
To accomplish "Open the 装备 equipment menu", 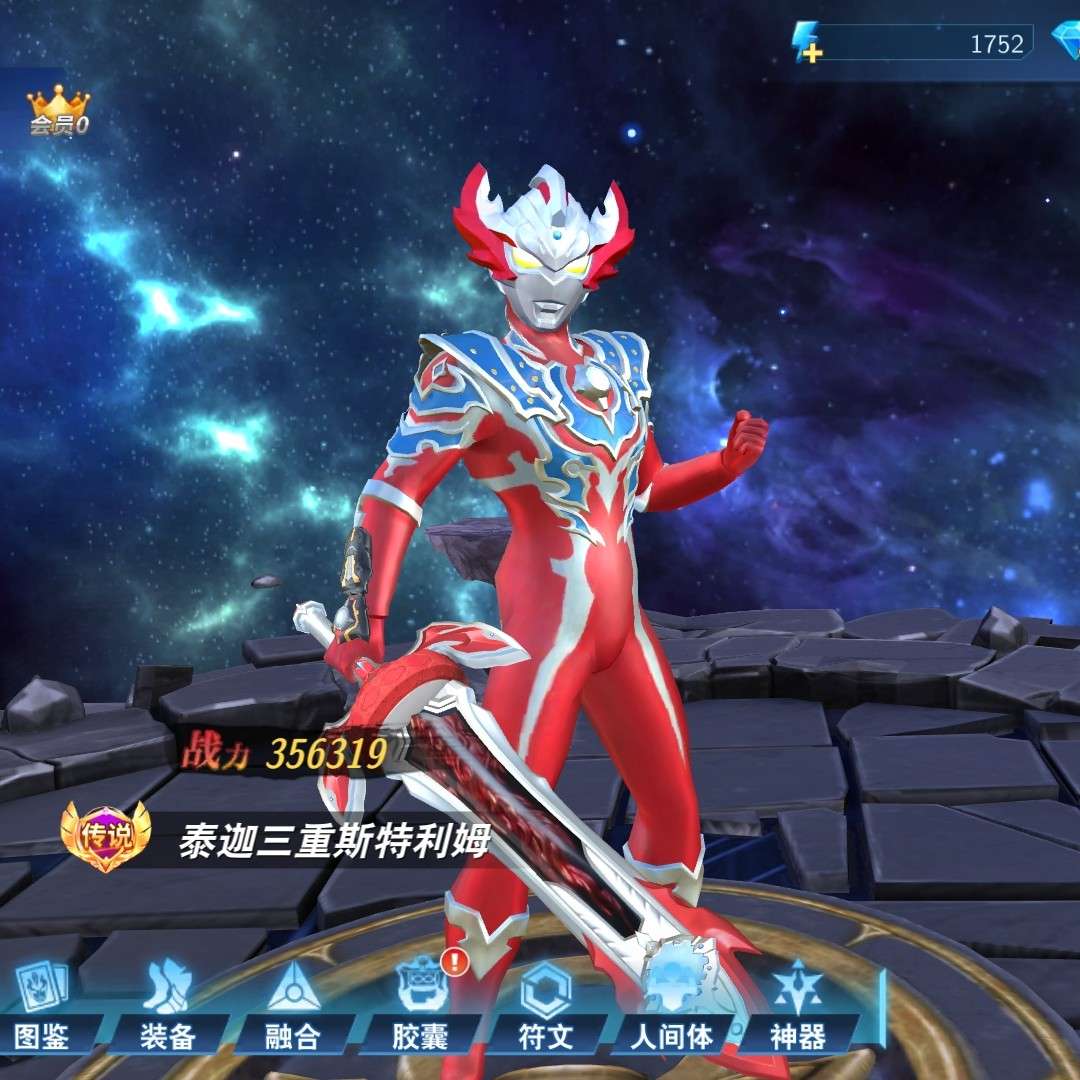I will click(167, 1005).
